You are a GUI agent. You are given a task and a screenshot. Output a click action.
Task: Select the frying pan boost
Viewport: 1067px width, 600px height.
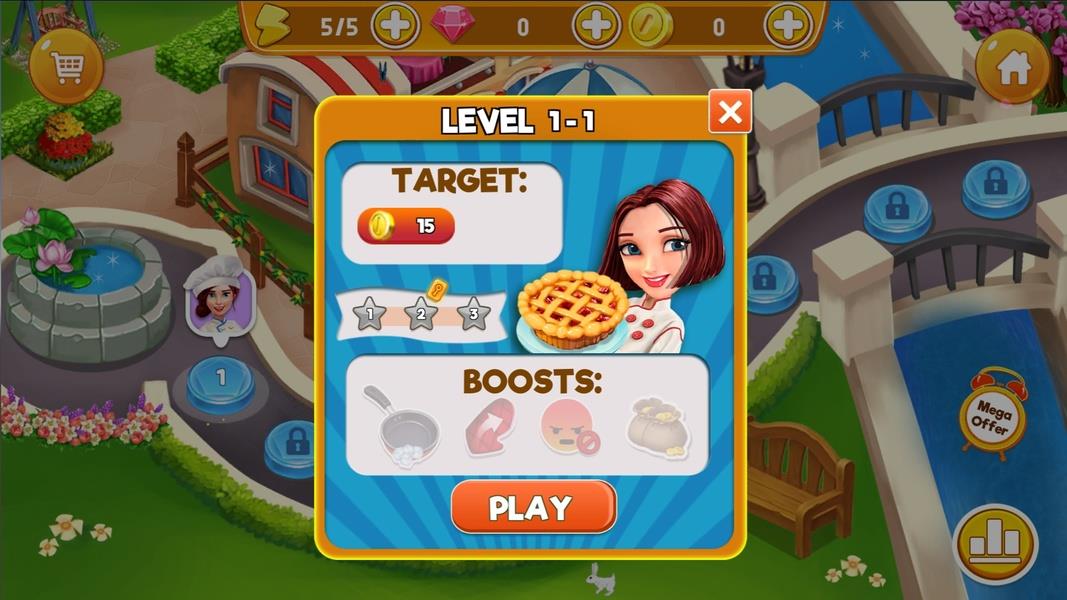pyautogui.click(x=407, y=424)
